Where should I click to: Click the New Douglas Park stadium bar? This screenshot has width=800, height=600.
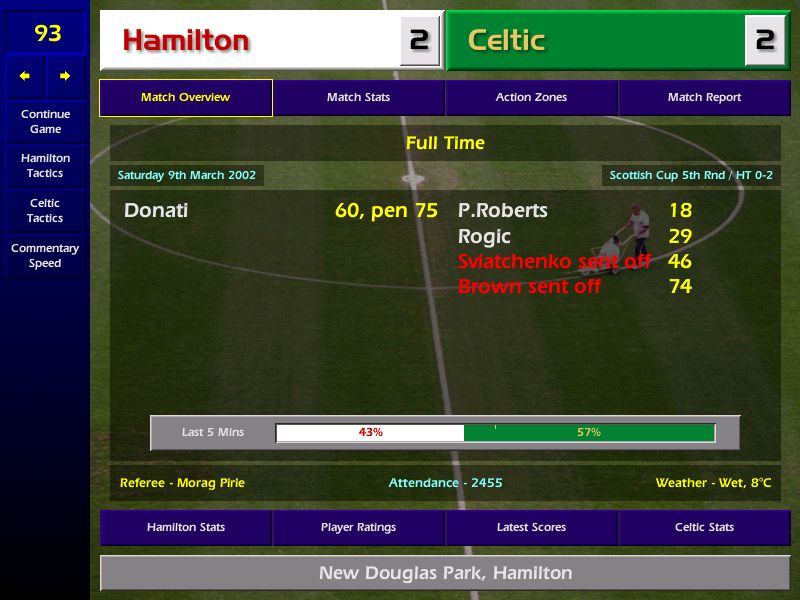pos(445,573)
